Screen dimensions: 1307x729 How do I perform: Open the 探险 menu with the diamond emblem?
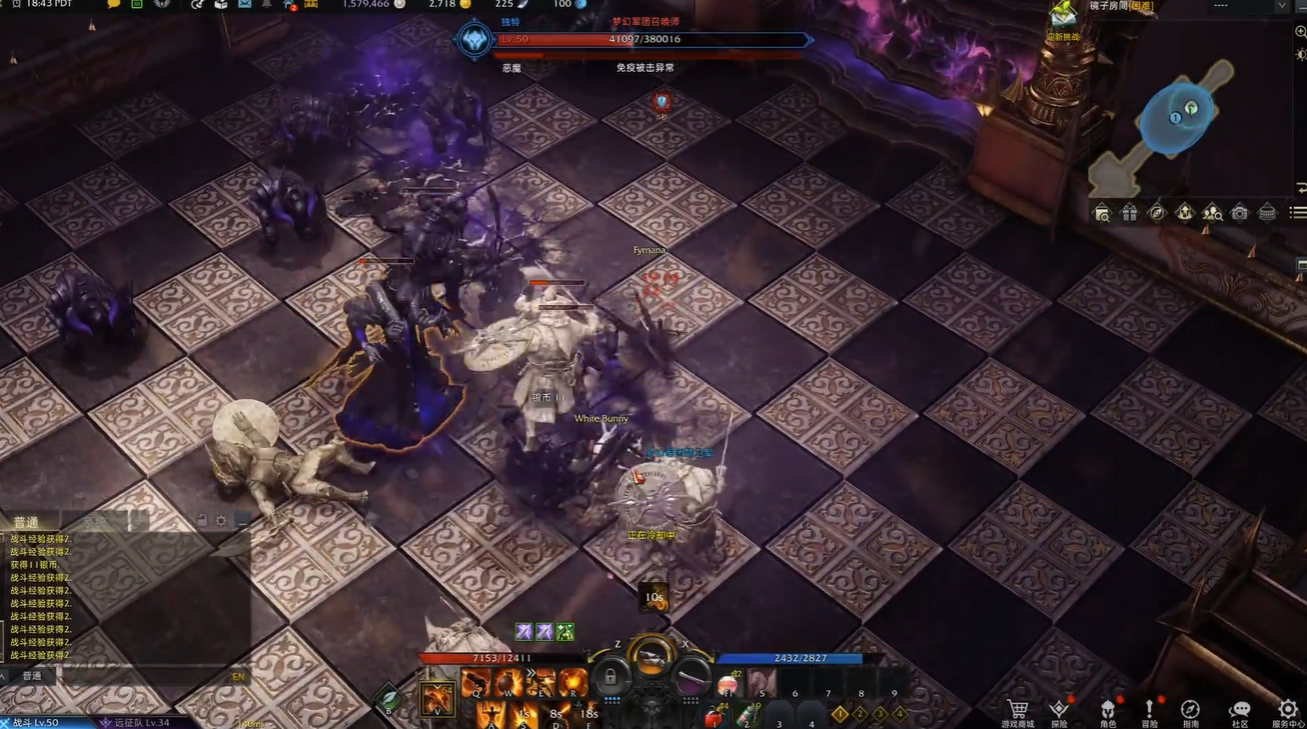tap(1059, 710)
